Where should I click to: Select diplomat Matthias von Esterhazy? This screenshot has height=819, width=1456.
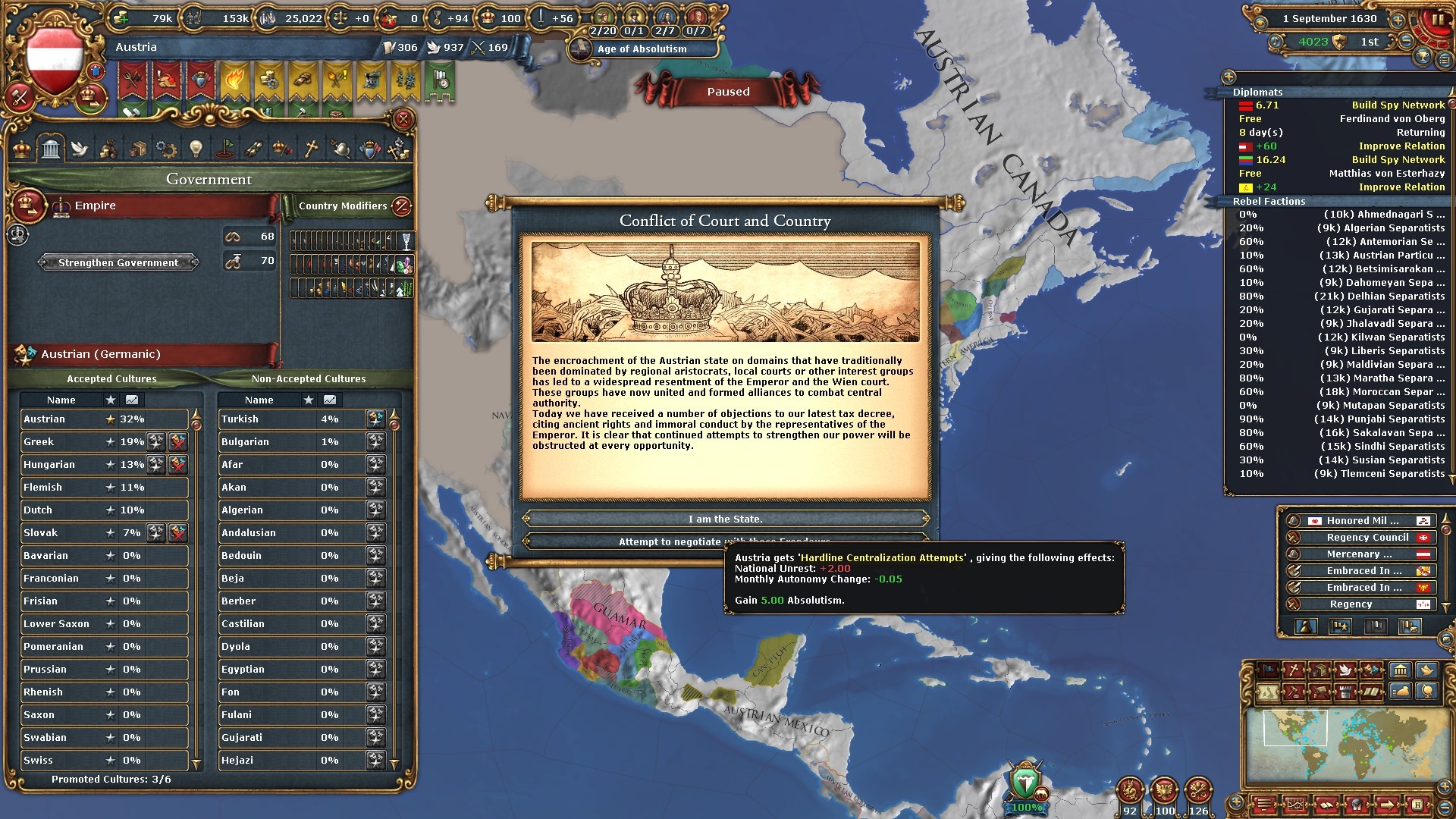coord(1386,174)
